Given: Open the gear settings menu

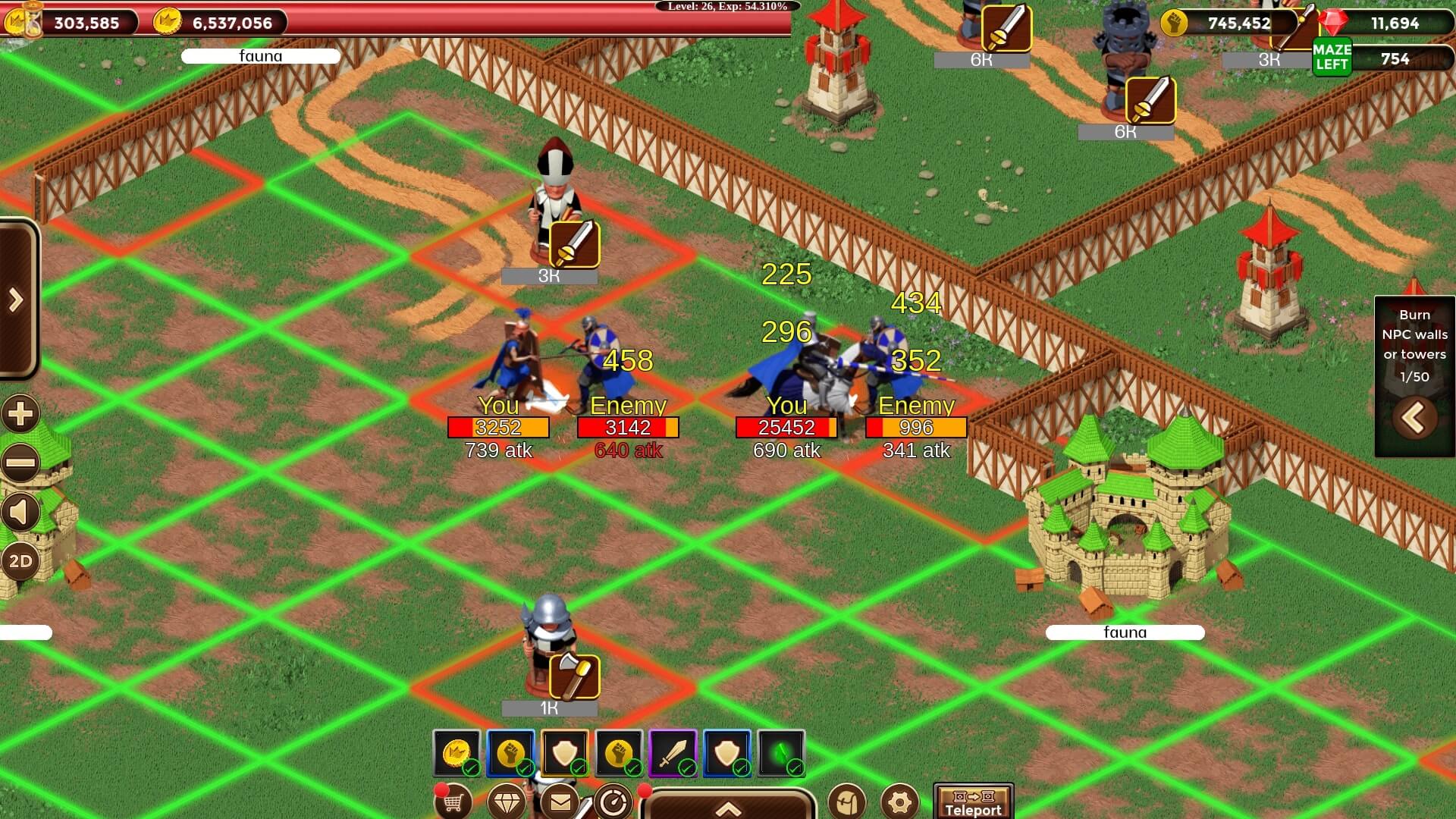Looking at the screenshot, I should tap(900, 802).
